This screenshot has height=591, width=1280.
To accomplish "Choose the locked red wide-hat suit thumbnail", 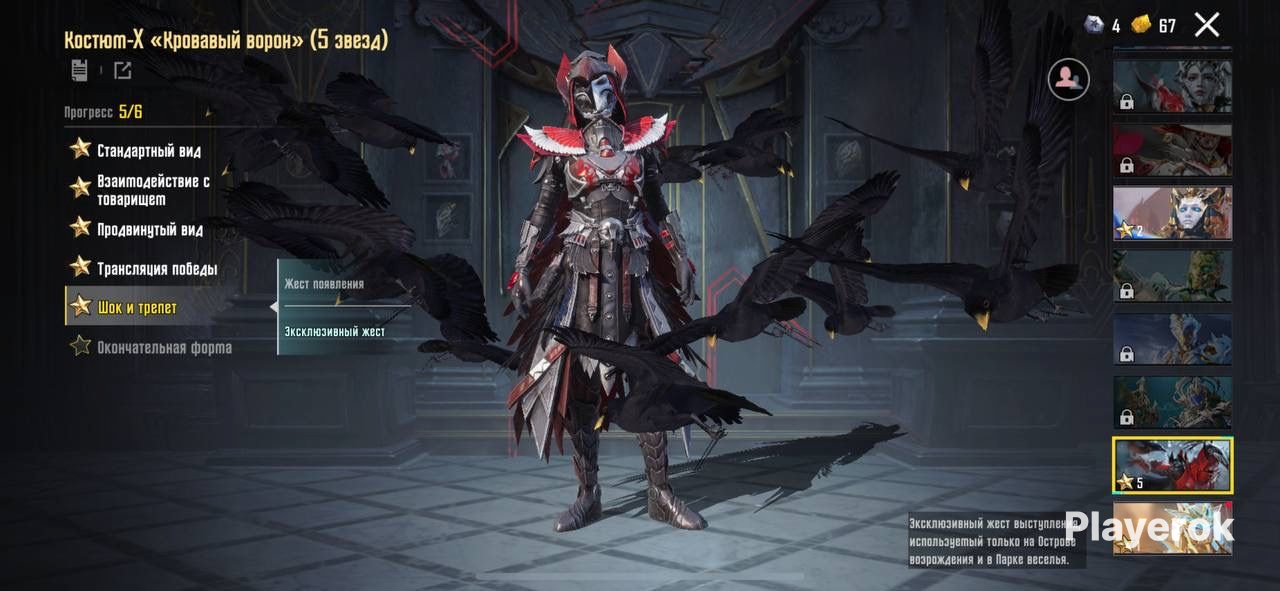I will coord(1172,150).
